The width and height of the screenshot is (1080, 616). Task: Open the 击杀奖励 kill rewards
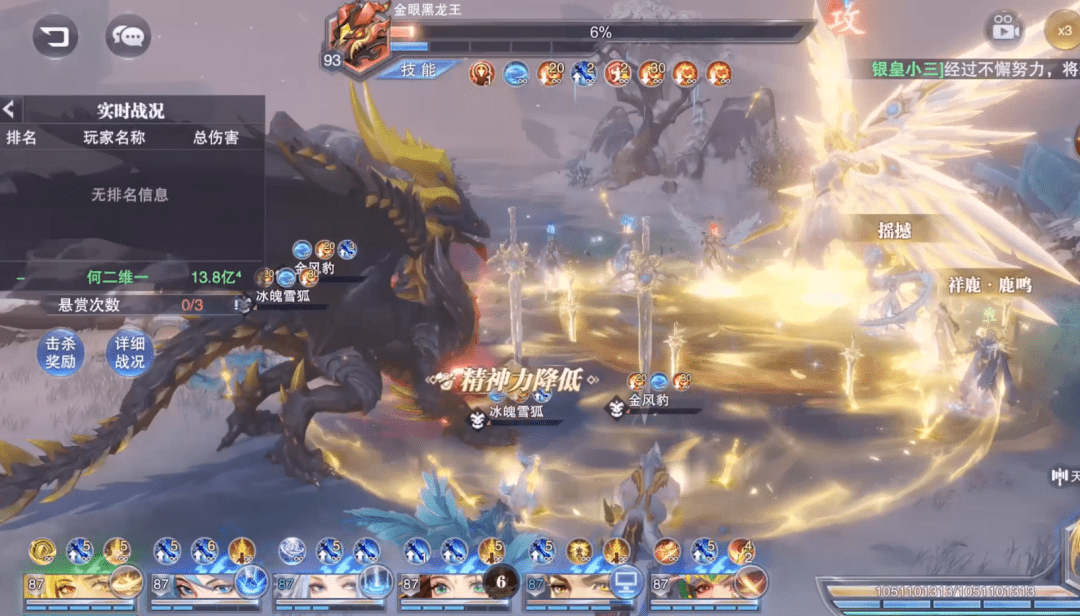point(59,353)
